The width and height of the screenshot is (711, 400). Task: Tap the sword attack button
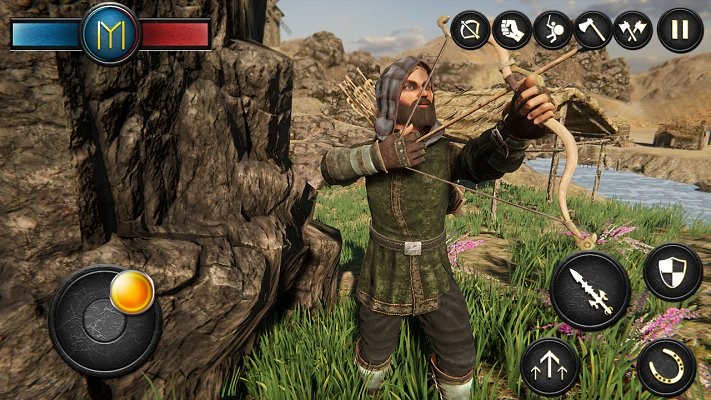[590, 290]
